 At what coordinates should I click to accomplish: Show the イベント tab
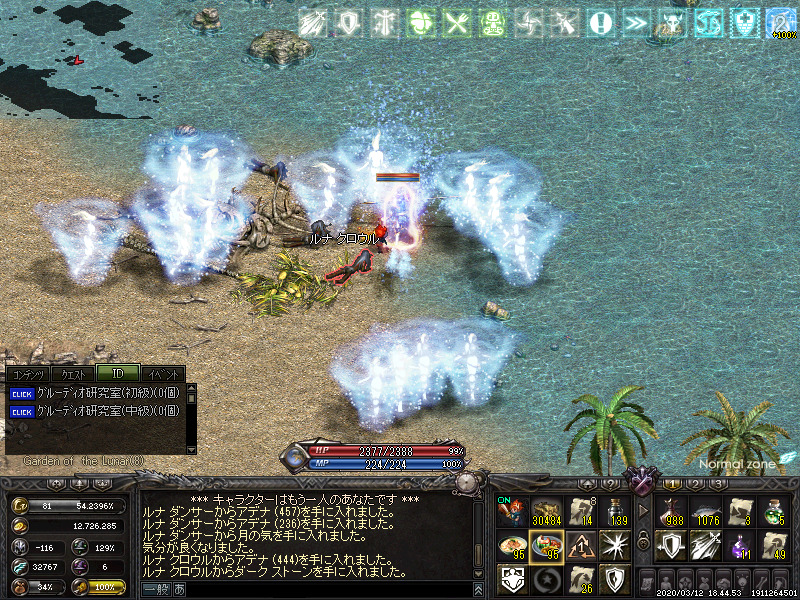(x=160, y=372)
